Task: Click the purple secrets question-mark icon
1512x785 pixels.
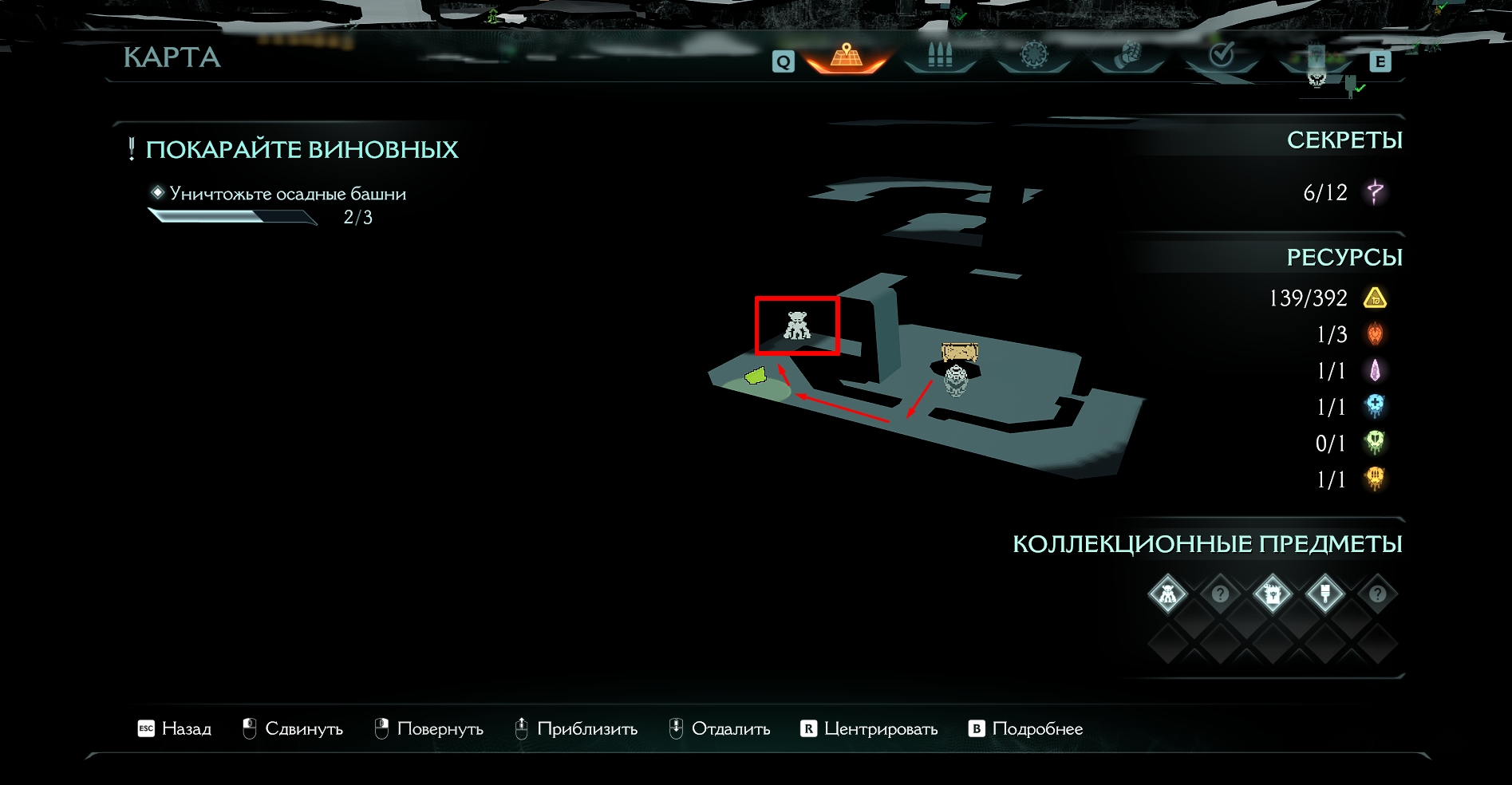Action: pos(1375,192)
